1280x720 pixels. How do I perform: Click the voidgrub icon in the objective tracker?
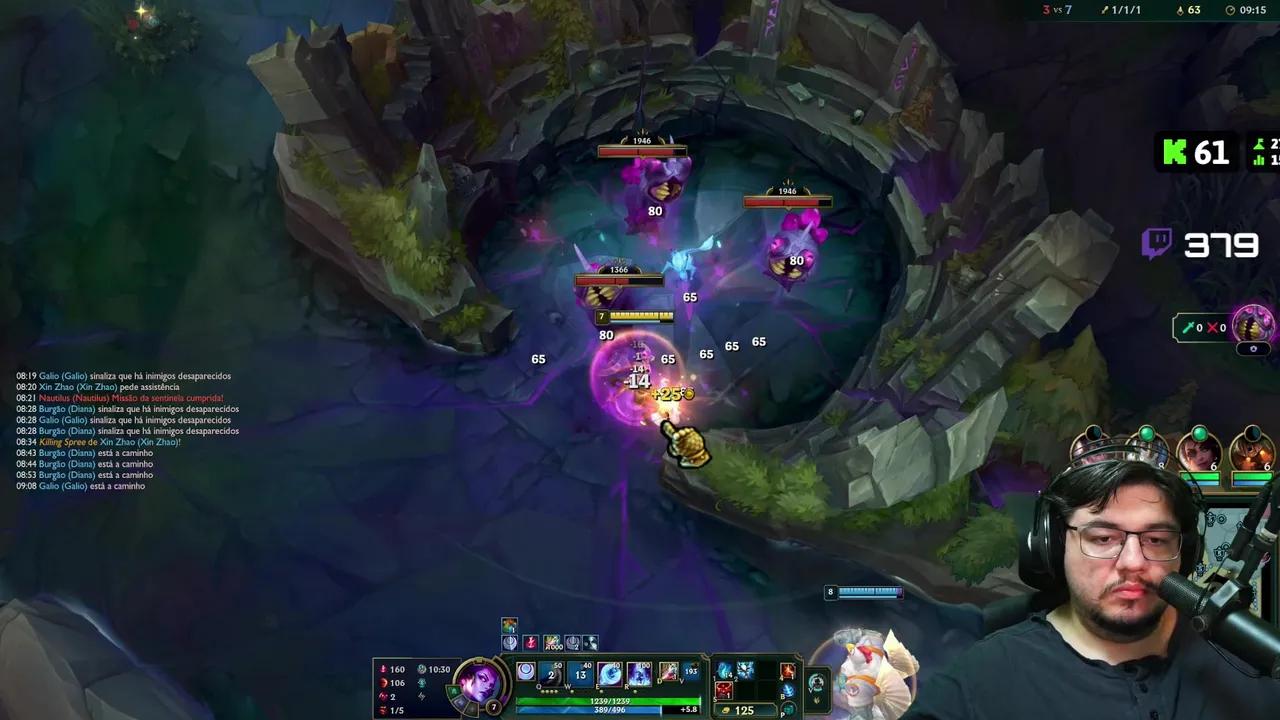point(1252,325)
